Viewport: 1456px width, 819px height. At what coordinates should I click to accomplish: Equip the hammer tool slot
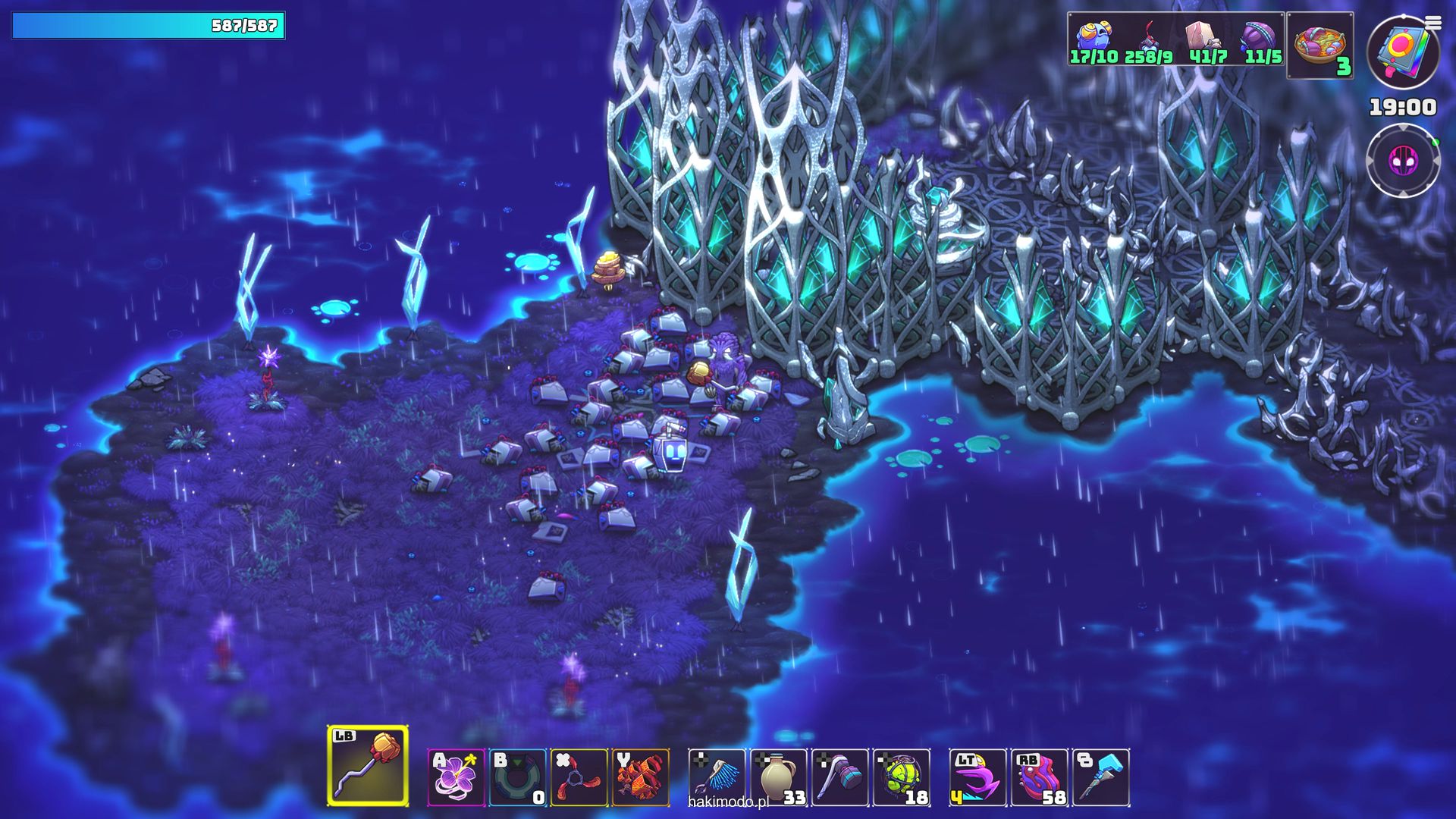[839, 777]
